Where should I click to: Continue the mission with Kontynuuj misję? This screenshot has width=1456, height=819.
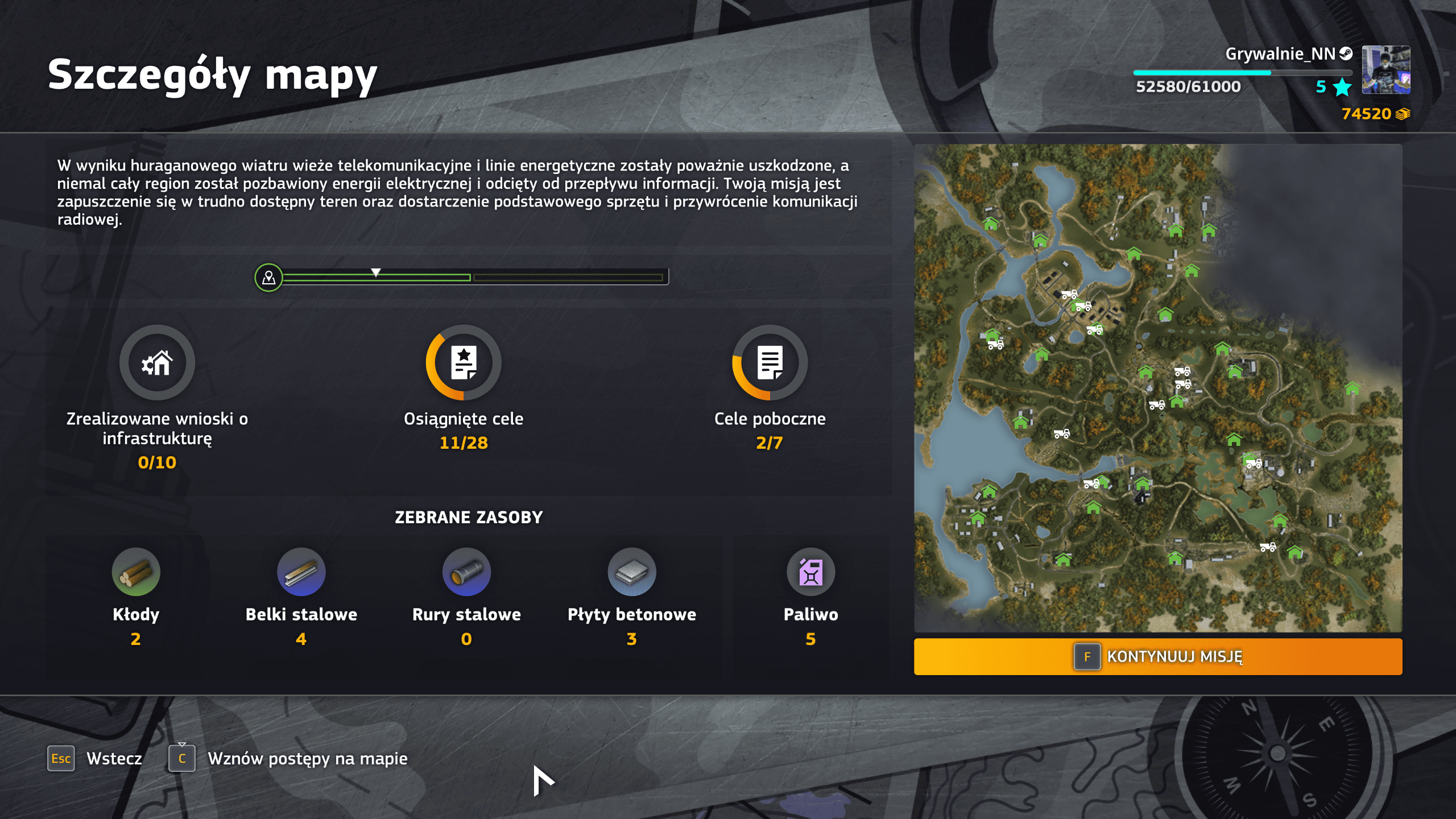(1157, 656)
